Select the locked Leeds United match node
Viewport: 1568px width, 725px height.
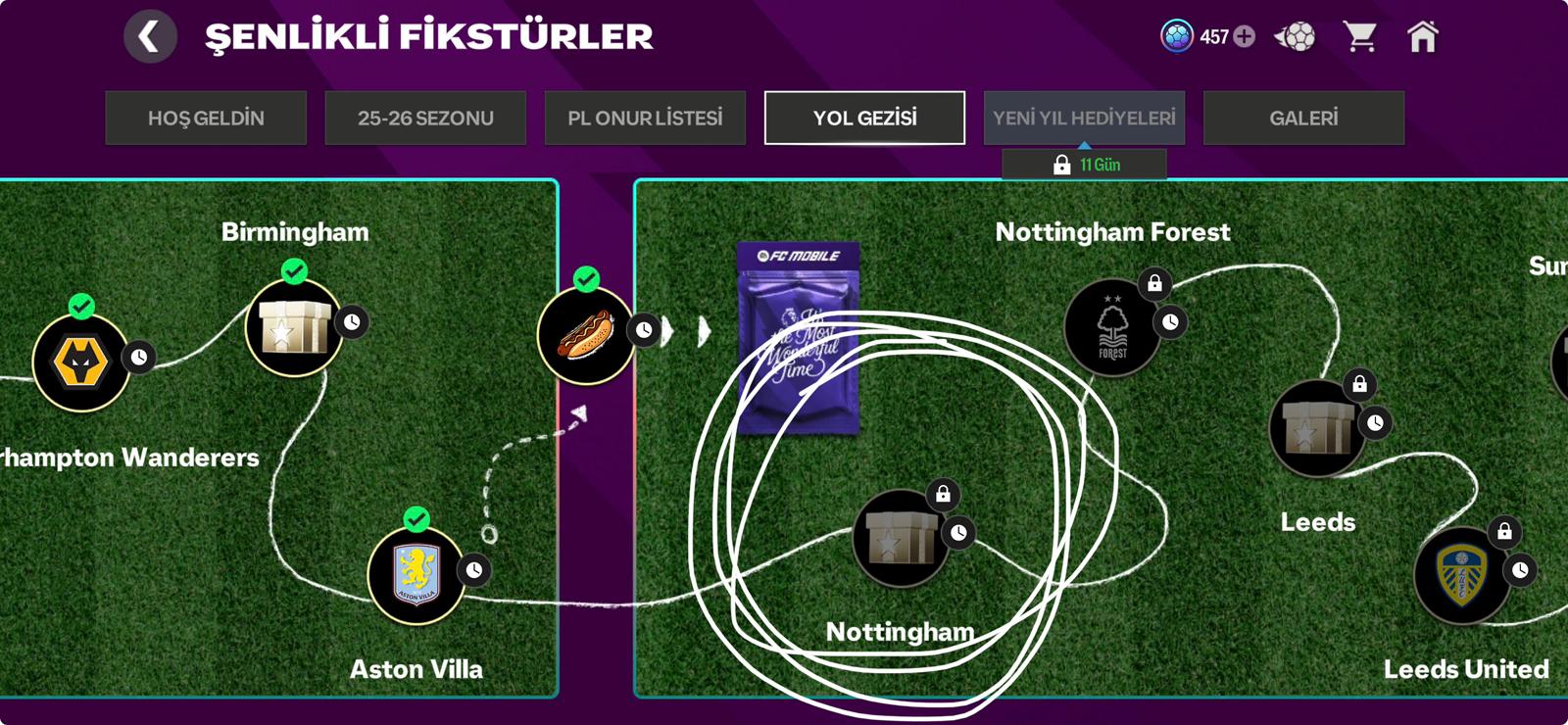coord(1461,575)
